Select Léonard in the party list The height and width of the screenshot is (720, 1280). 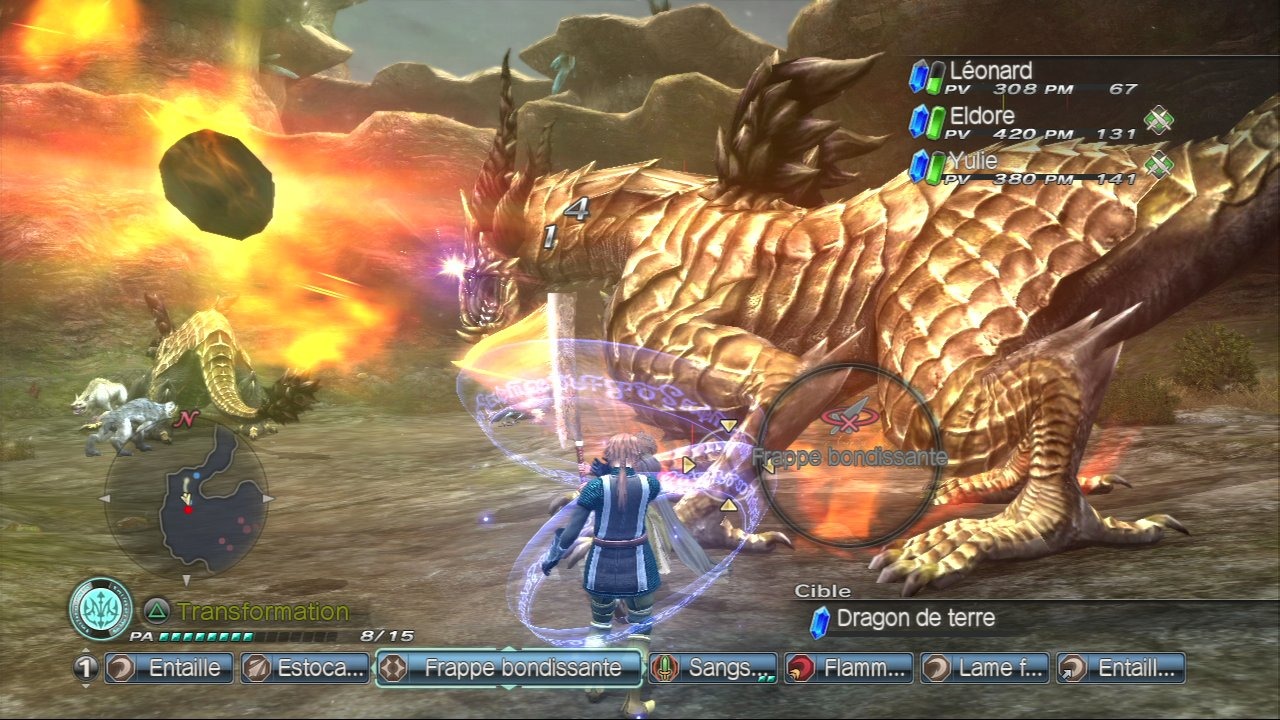990,71
